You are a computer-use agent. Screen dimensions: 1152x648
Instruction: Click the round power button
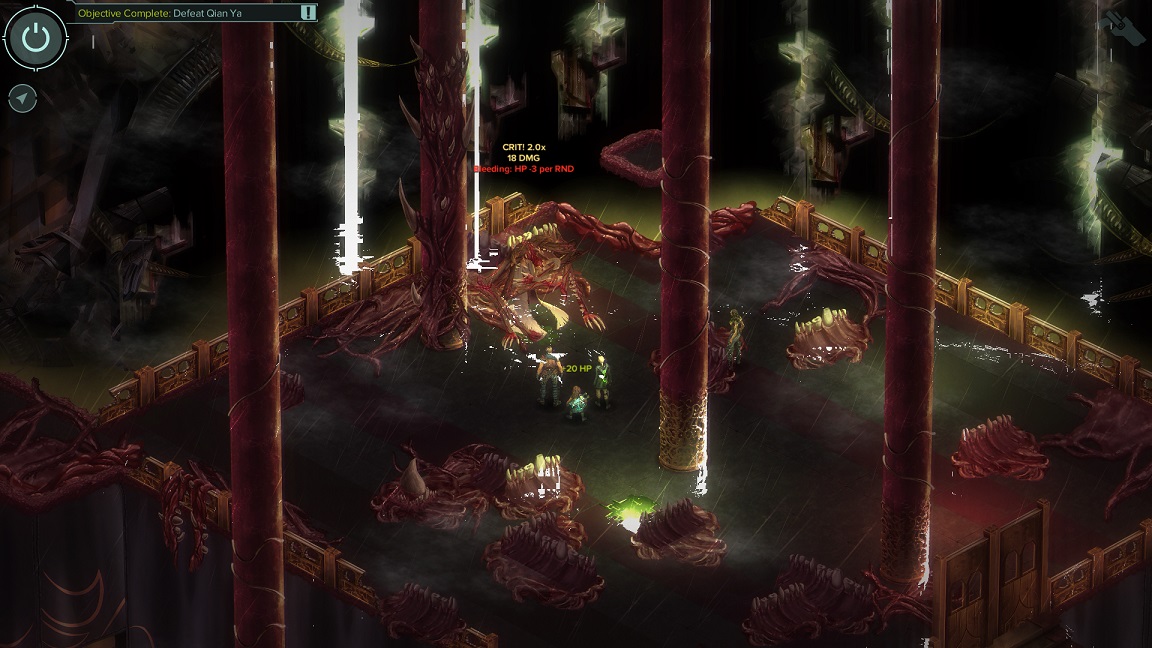point(35,37)
